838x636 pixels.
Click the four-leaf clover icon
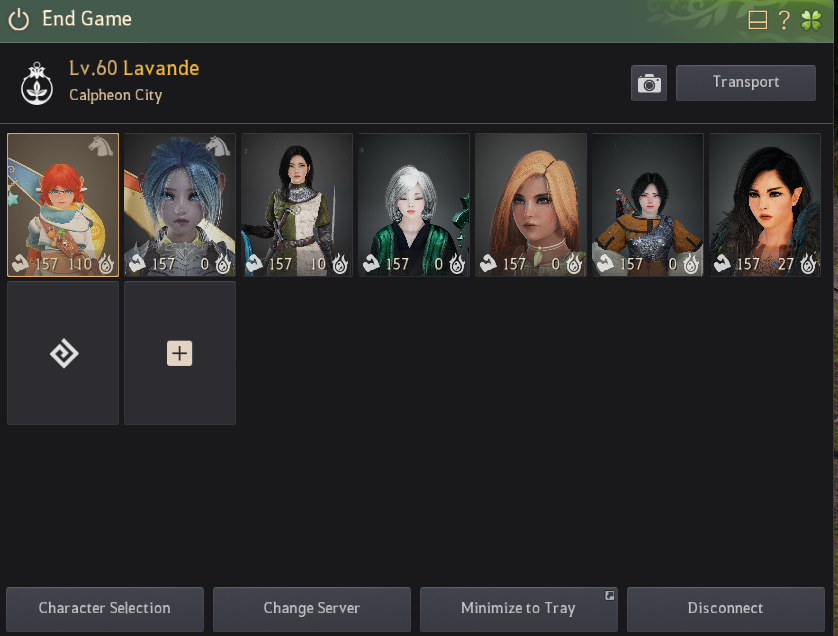coord(811,20)
